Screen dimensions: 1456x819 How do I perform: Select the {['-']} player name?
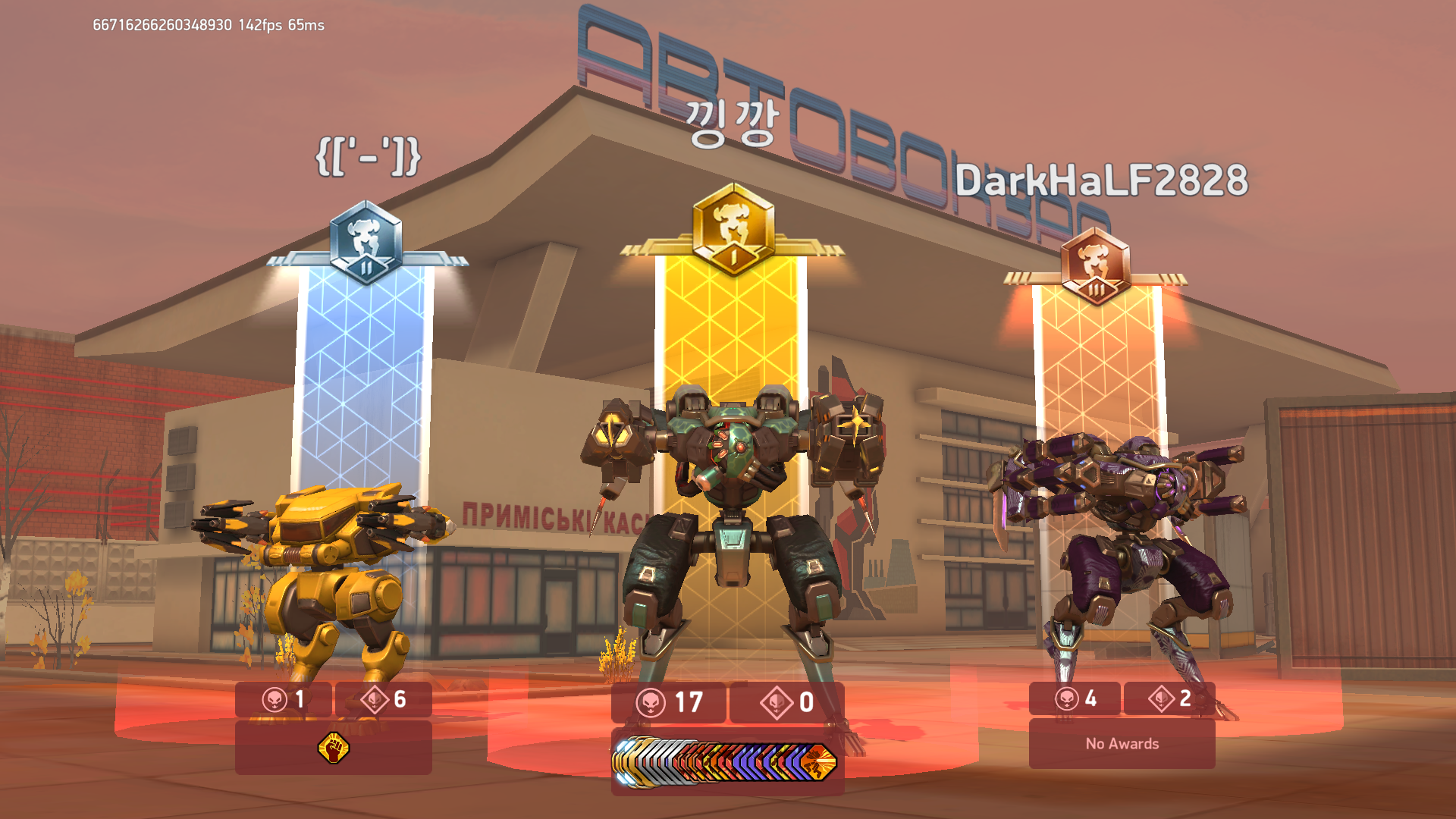368,157
